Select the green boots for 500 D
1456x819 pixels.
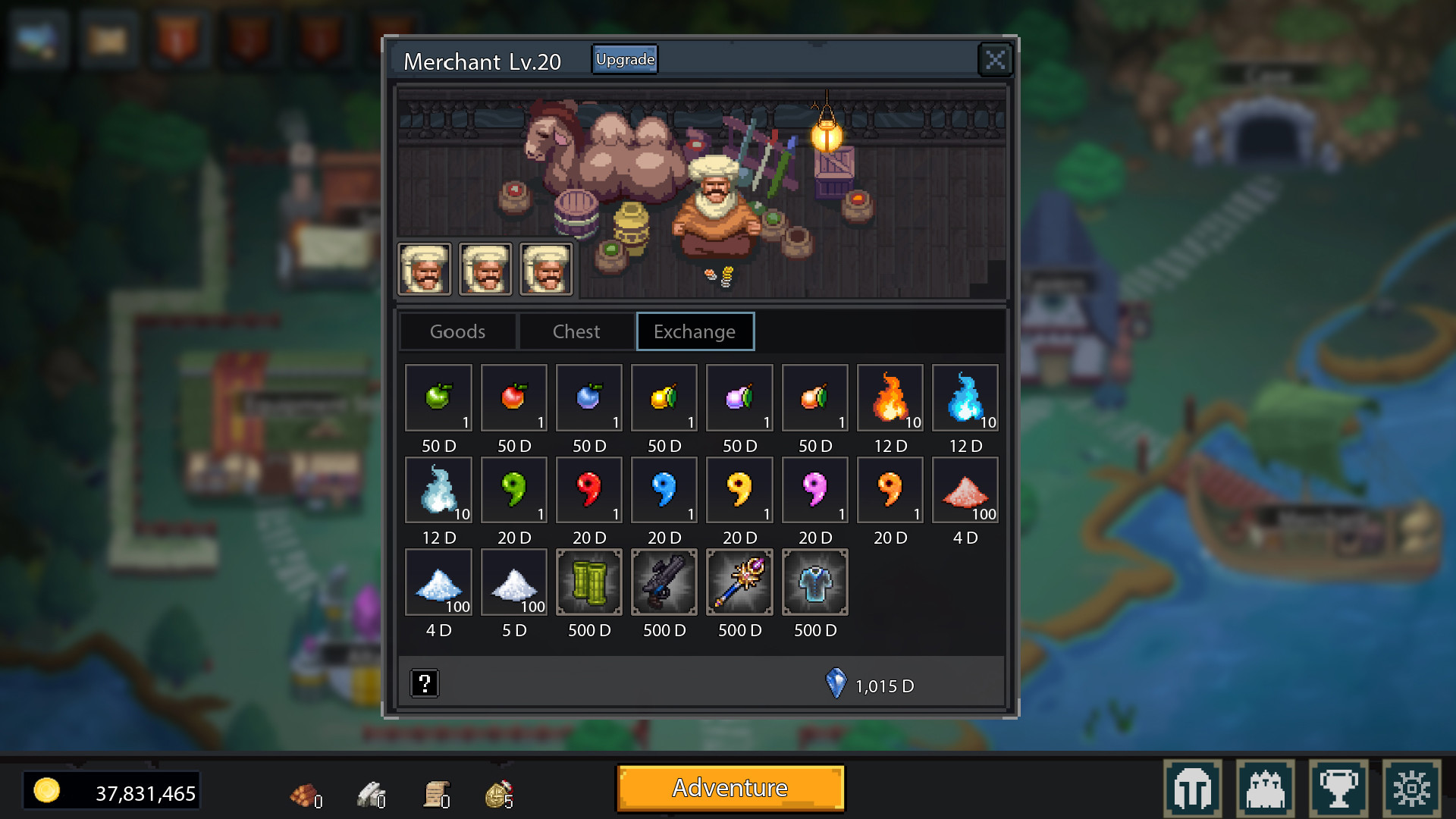589,582
